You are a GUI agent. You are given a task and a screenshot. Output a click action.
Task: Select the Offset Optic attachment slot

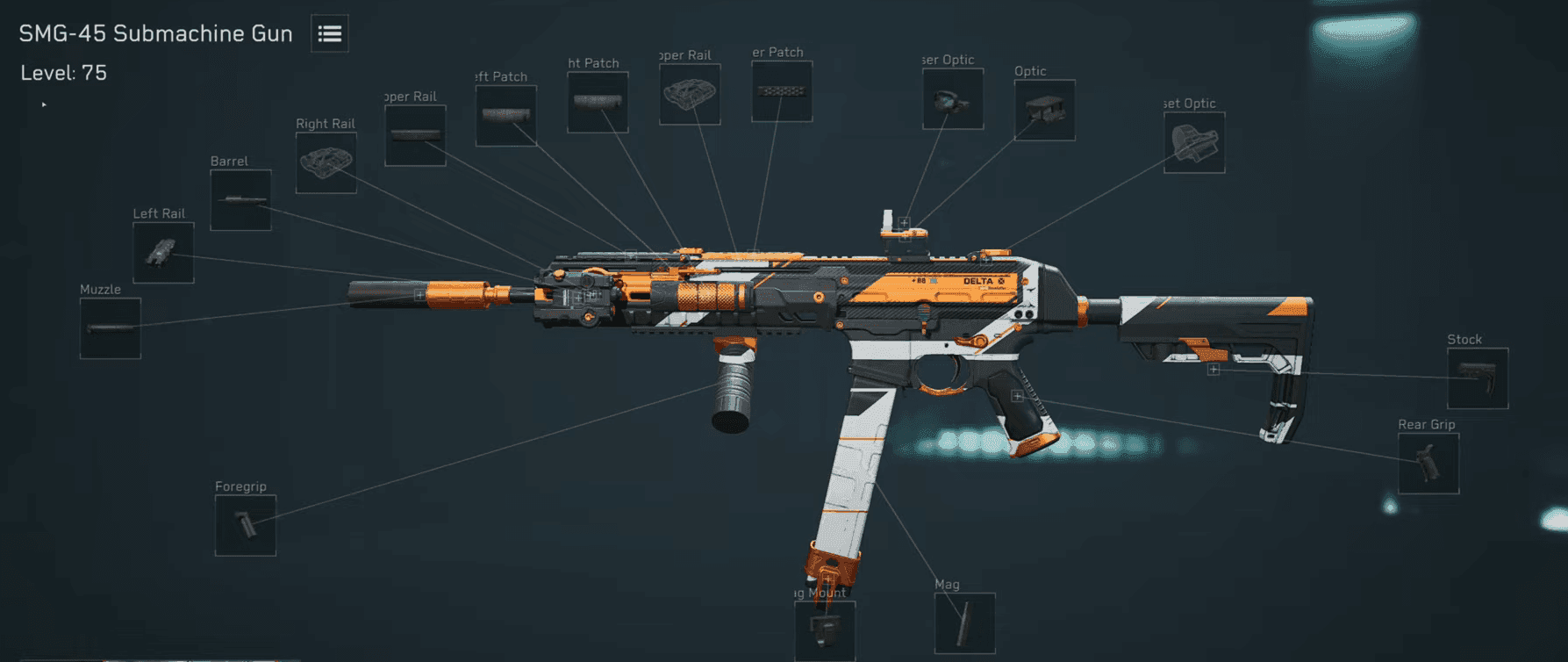pyautogui.click(x=1195, y=143)
